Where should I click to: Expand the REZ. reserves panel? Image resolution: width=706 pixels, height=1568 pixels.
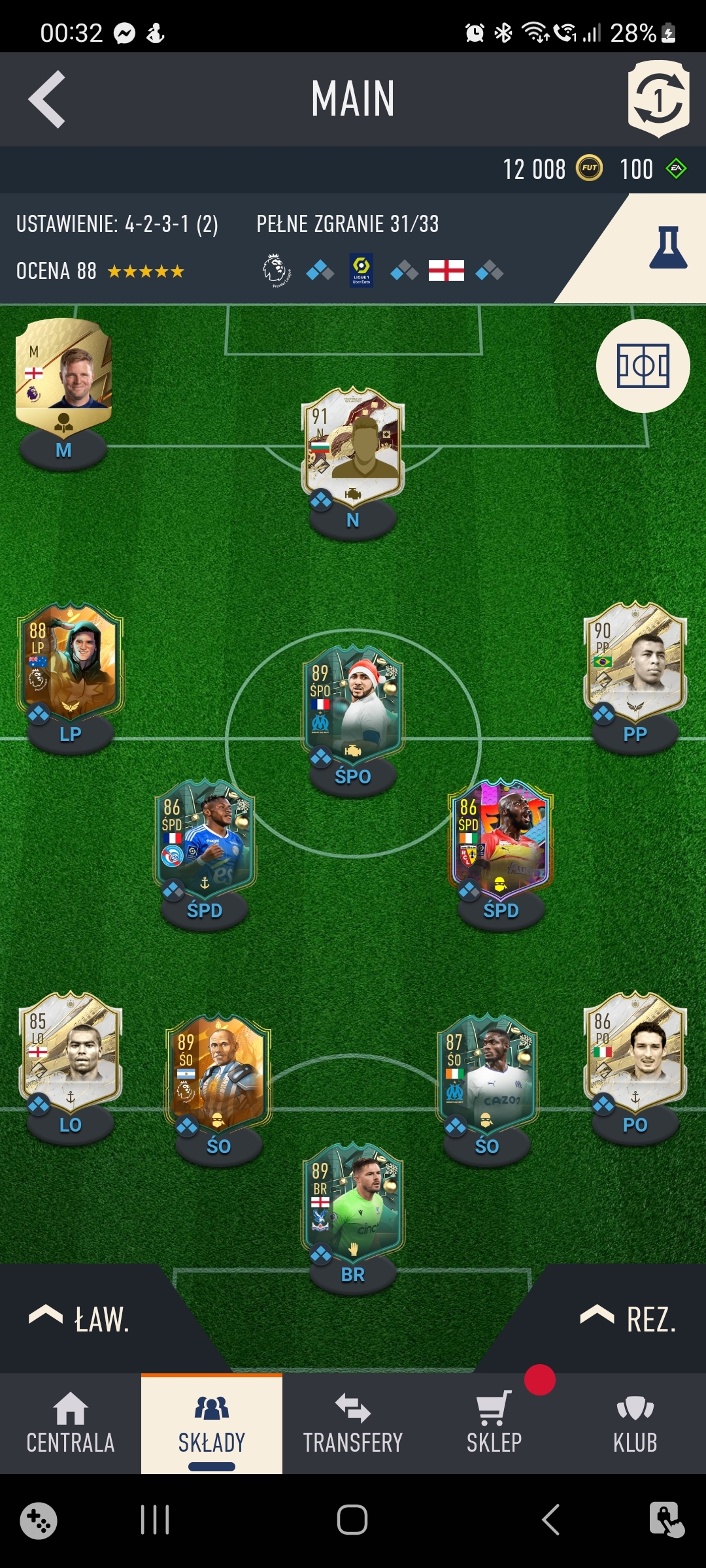point(629,1318)
